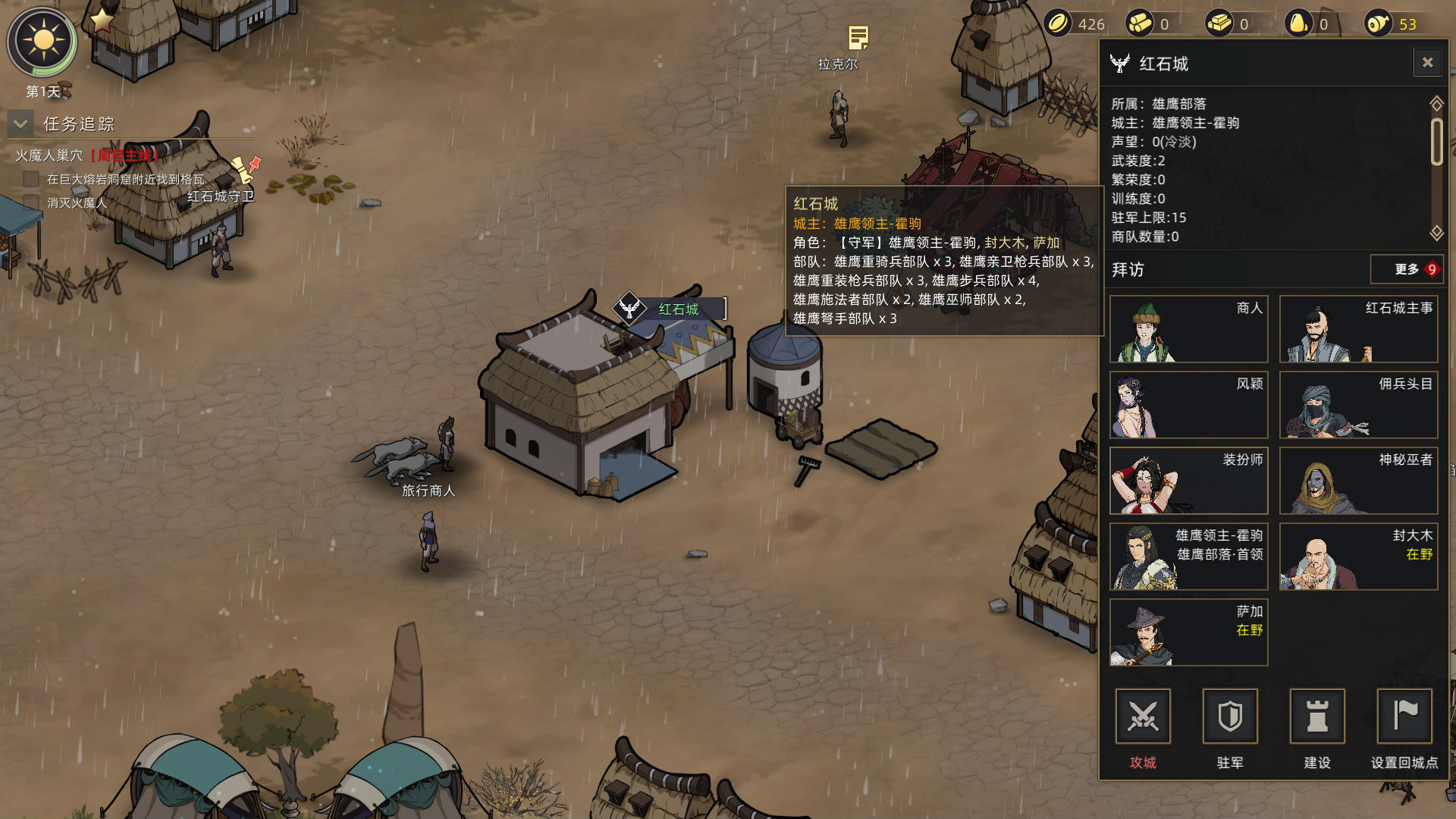Visit 红石城主事
This screenshot has width=1456, height=819.
coord(1358,329)
